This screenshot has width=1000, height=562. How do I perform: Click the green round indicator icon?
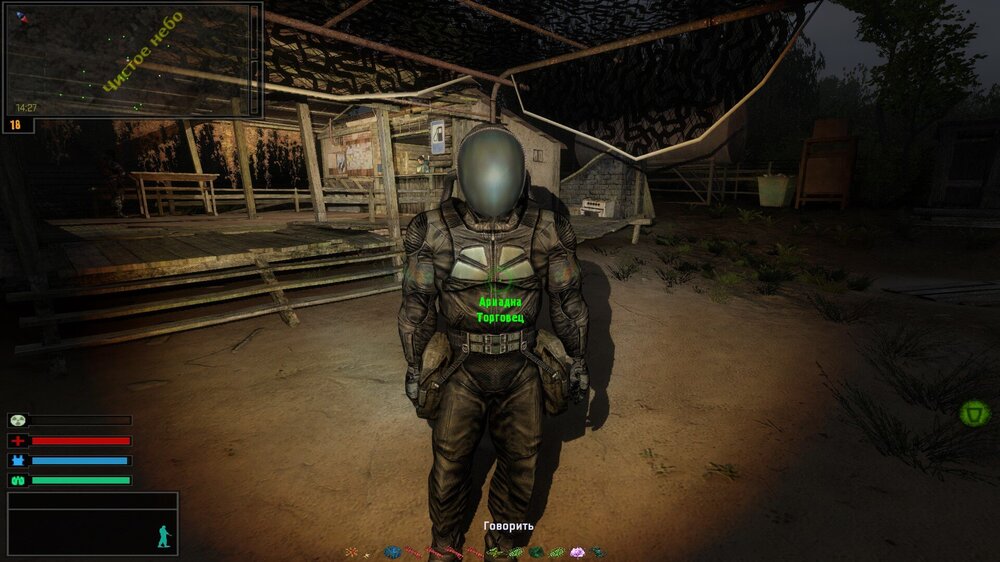[x=973, y=412]
